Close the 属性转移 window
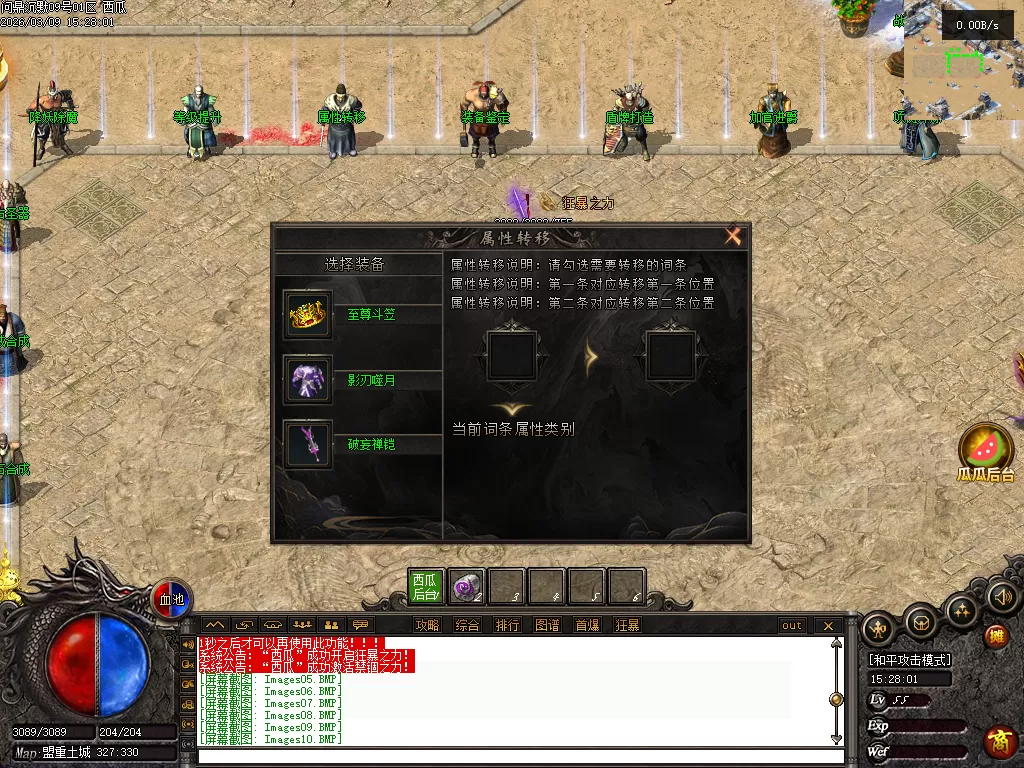The image size is (1024, 768). [x=733, y=237]
